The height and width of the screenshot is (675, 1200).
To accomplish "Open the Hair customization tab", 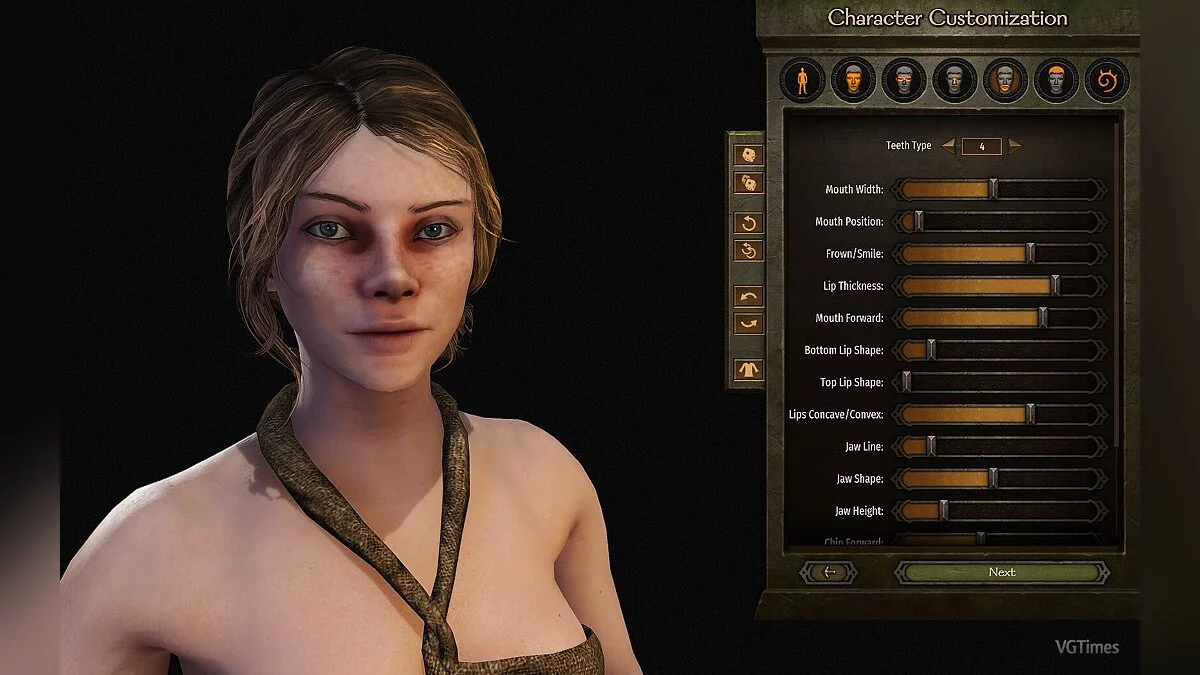I will point(1056,81).
